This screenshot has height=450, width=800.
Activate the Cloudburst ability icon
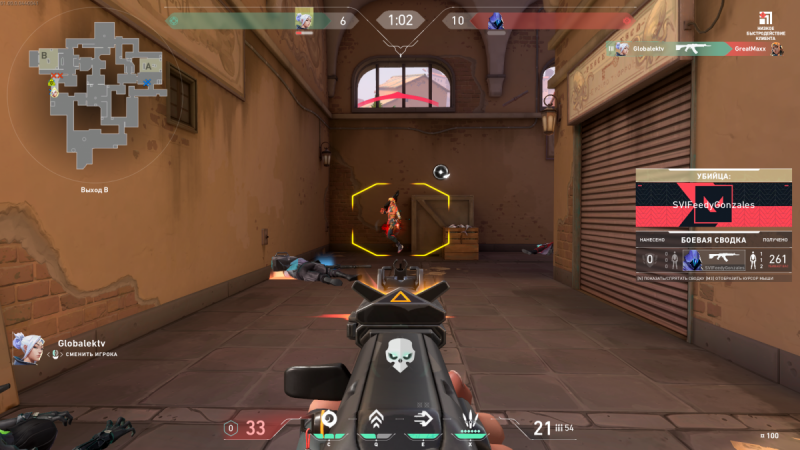coord(326,423)
